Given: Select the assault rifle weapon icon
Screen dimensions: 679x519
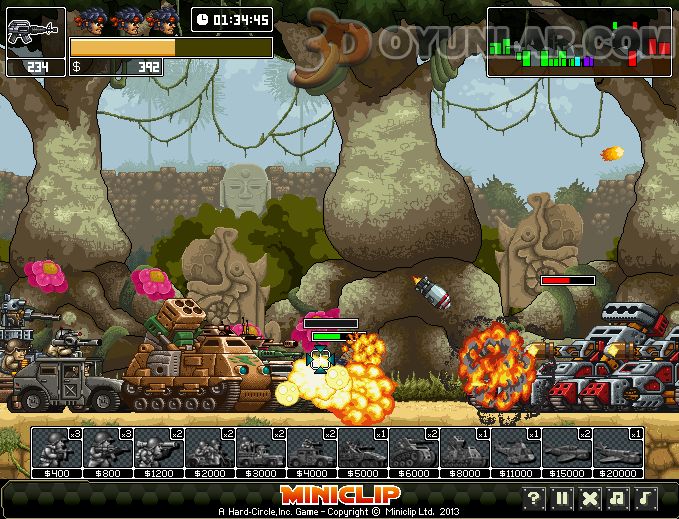Looking at the screenshot, I should click(35, 33).
